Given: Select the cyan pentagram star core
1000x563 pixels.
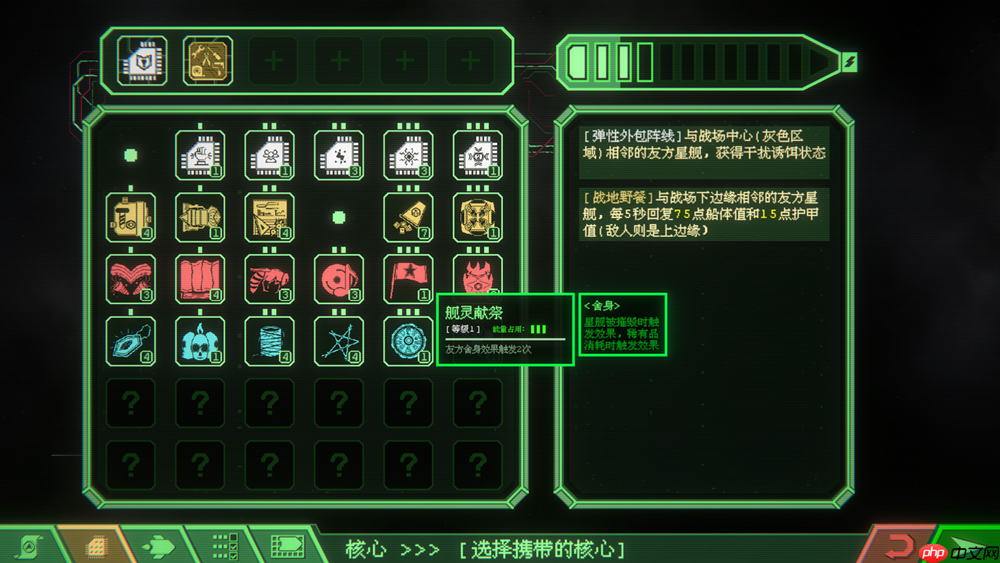Looking at the screenshot, I should 339,341.
